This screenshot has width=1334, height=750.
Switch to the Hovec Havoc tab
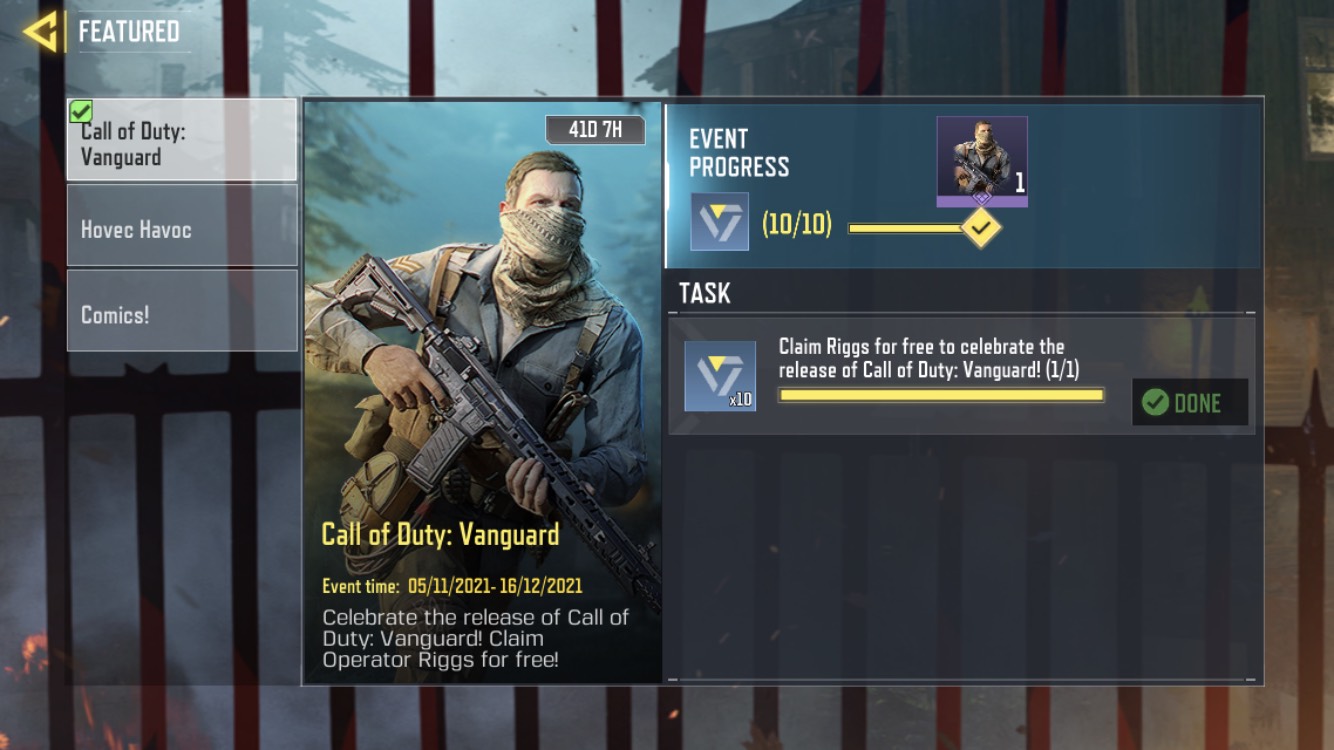[182, 229]
